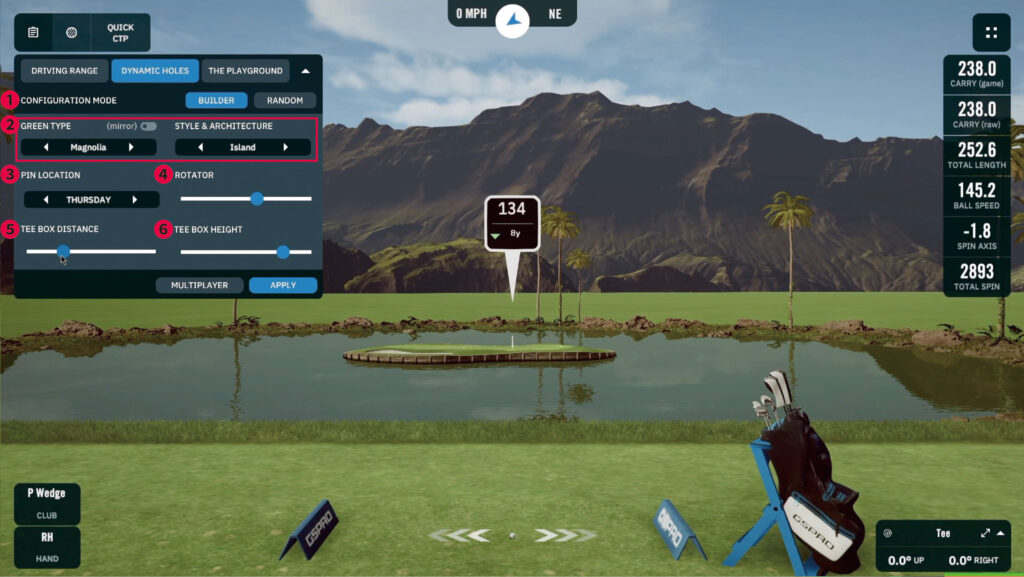Open the Multiplayer options
The height and width of the screenshot is (577, 1024).
199,285
